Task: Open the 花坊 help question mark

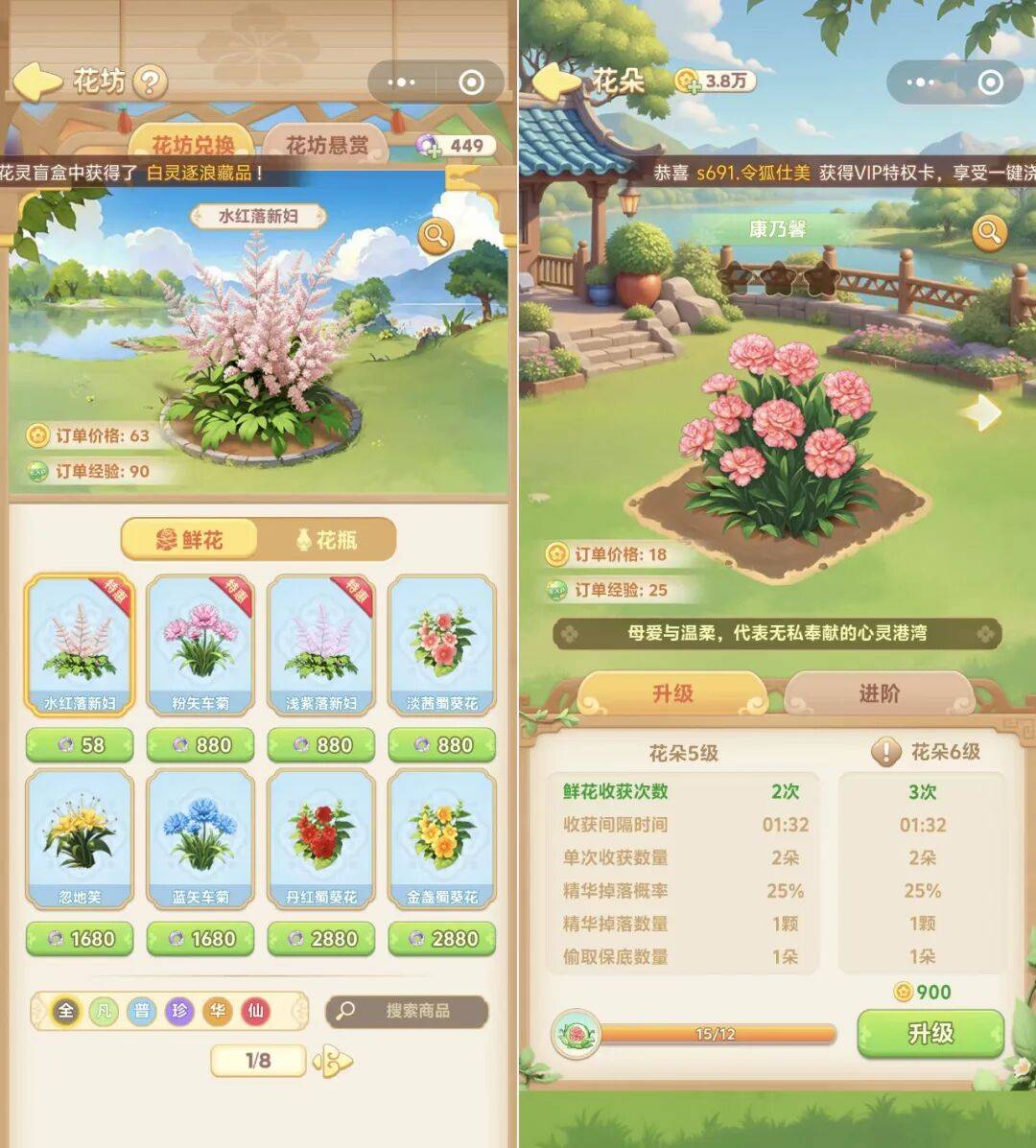Action: (150, 82)
